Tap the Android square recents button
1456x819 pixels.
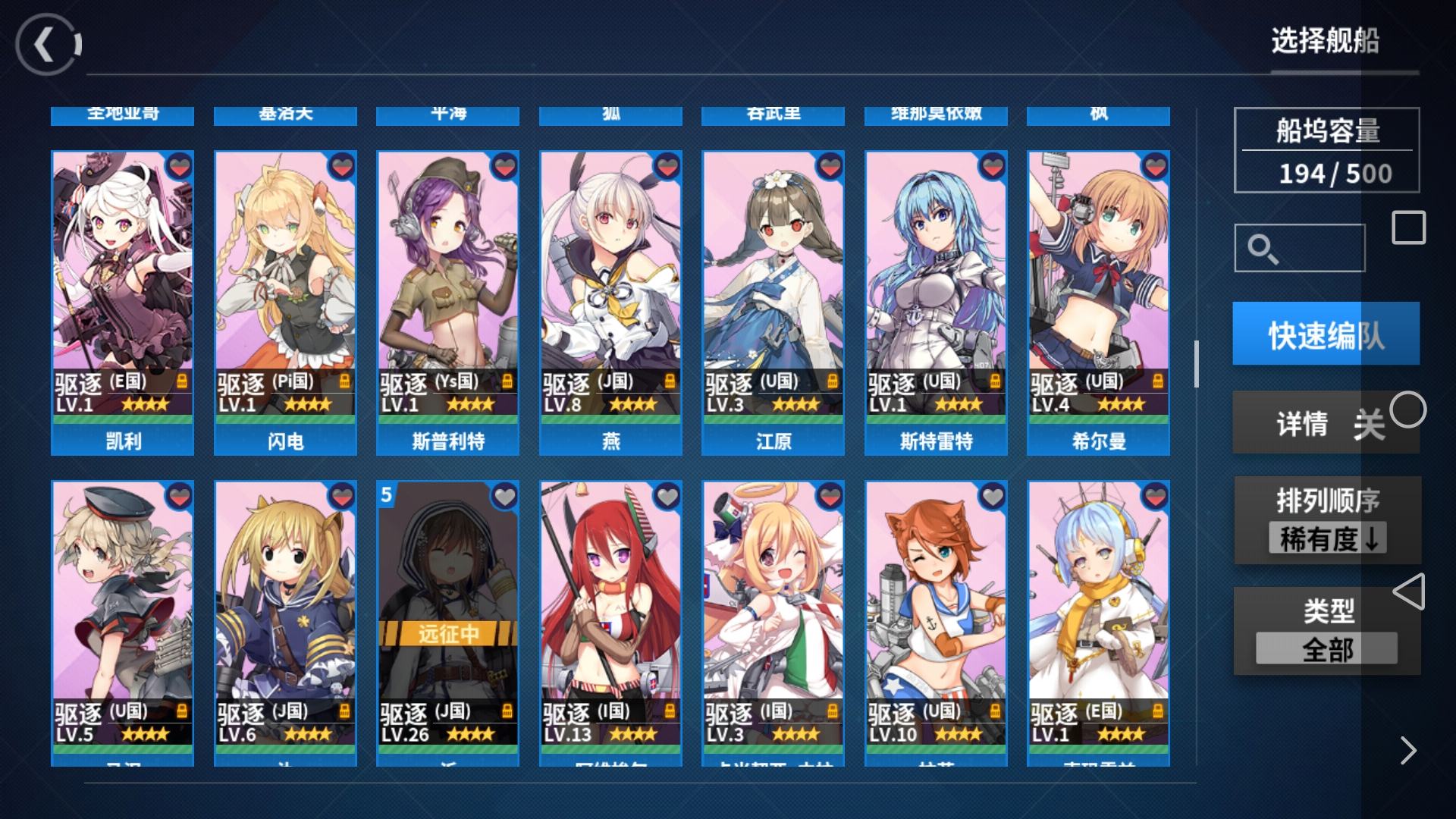[1408, 227]
